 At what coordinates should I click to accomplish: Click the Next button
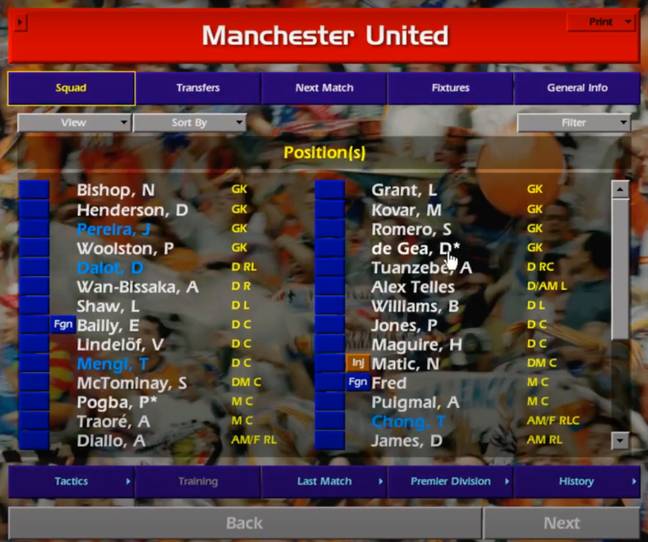[x=561, y=523]
